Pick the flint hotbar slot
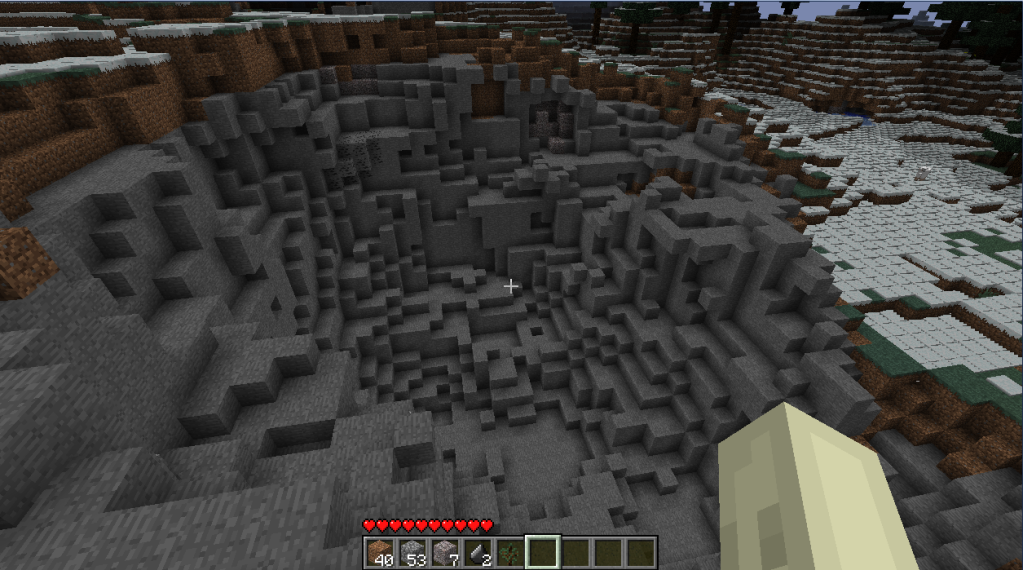This screenshot has height=570, width=1023. click(x=477, y=552)
